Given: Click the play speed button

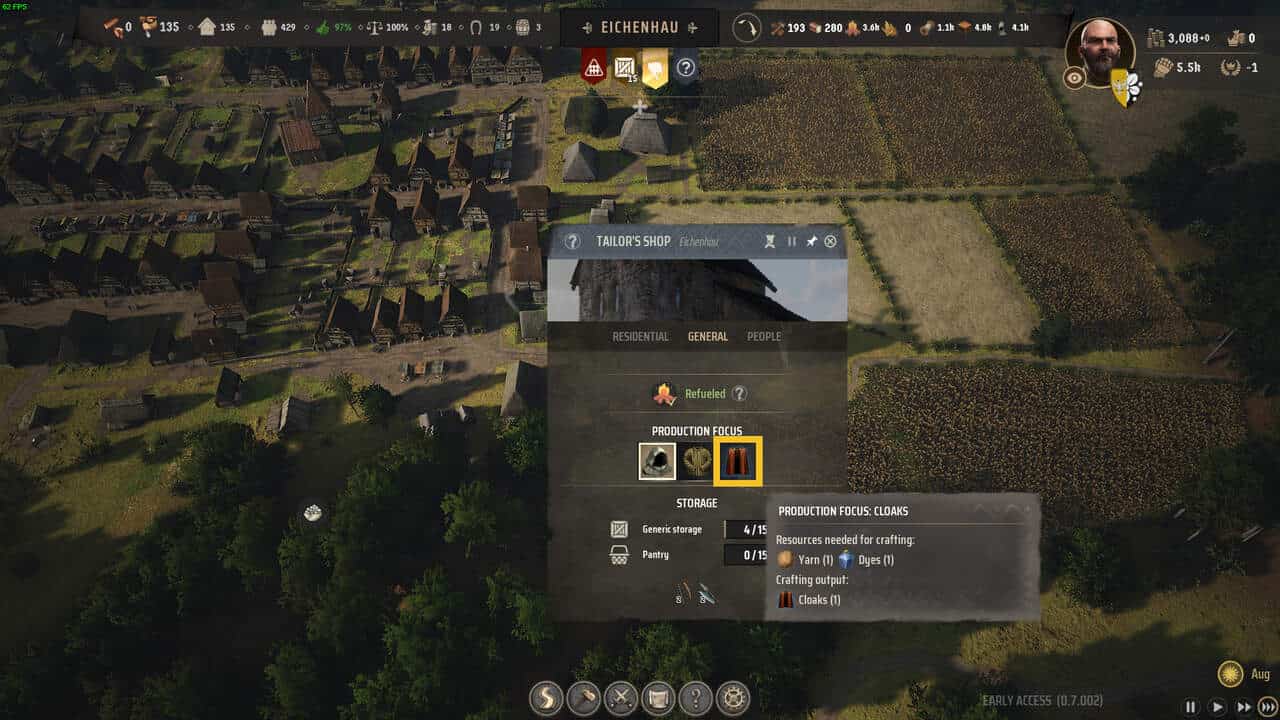Looking at the screenshot, I should point(1217,706).
